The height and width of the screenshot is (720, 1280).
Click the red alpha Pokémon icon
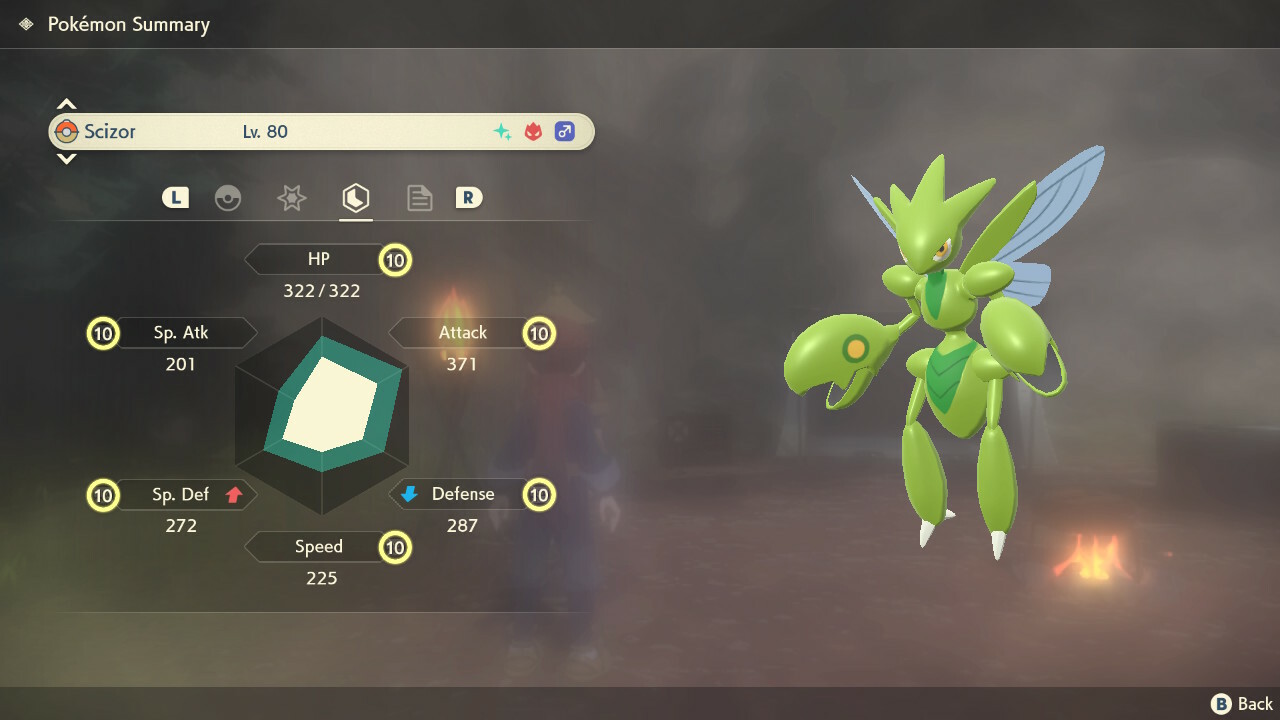coord(533,131)
